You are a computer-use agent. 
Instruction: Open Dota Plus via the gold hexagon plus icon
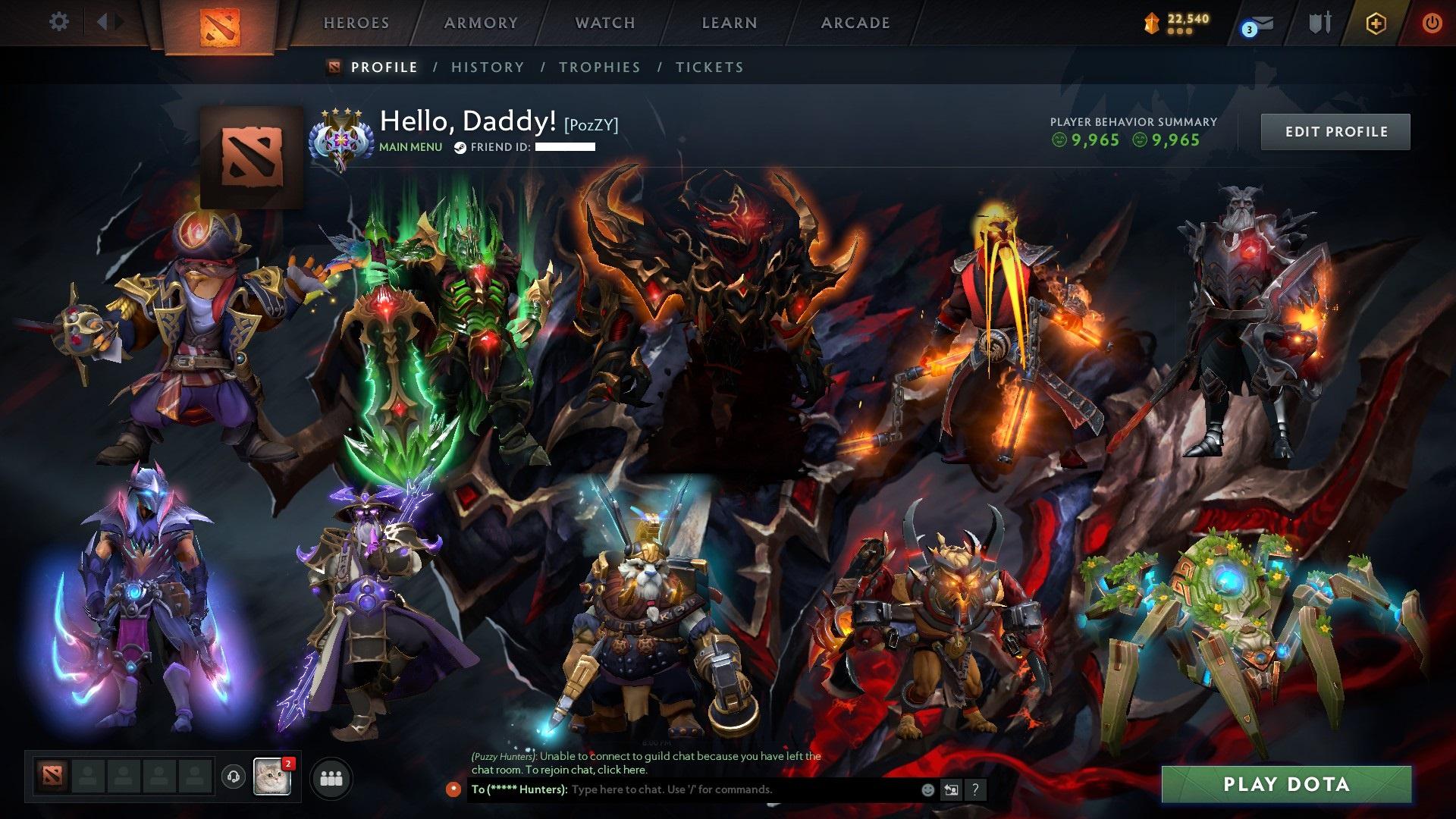[x=1377, y=23]
